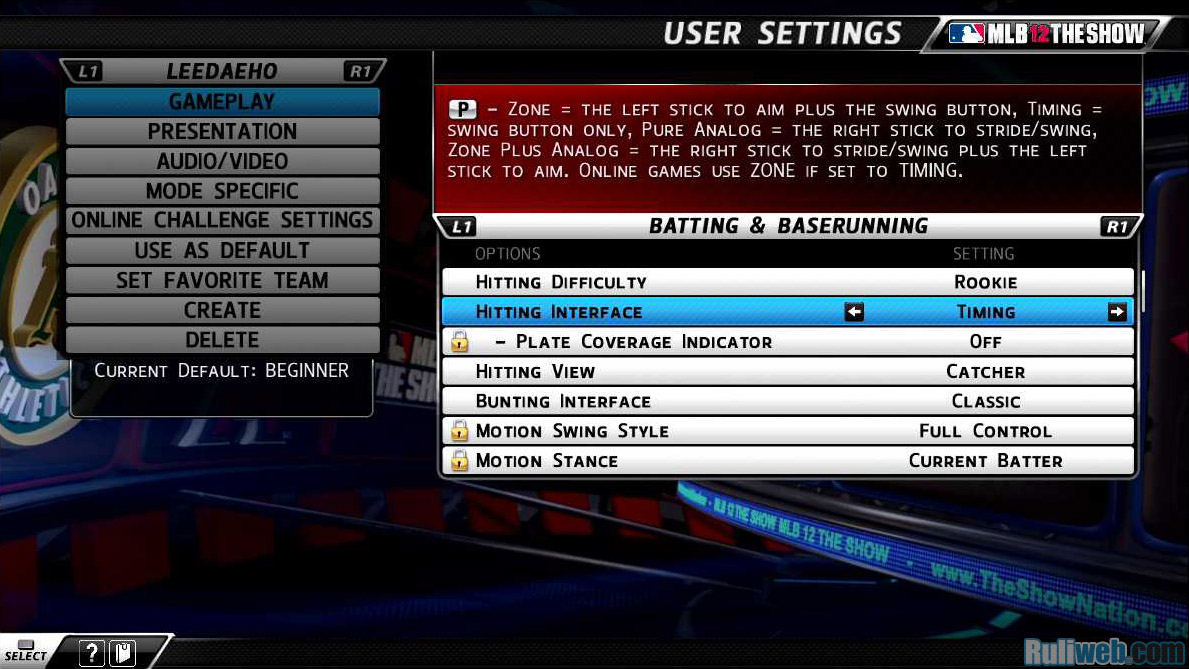Choose the Hitting View row
The image size is (1189, 669).
click(787, 372)
